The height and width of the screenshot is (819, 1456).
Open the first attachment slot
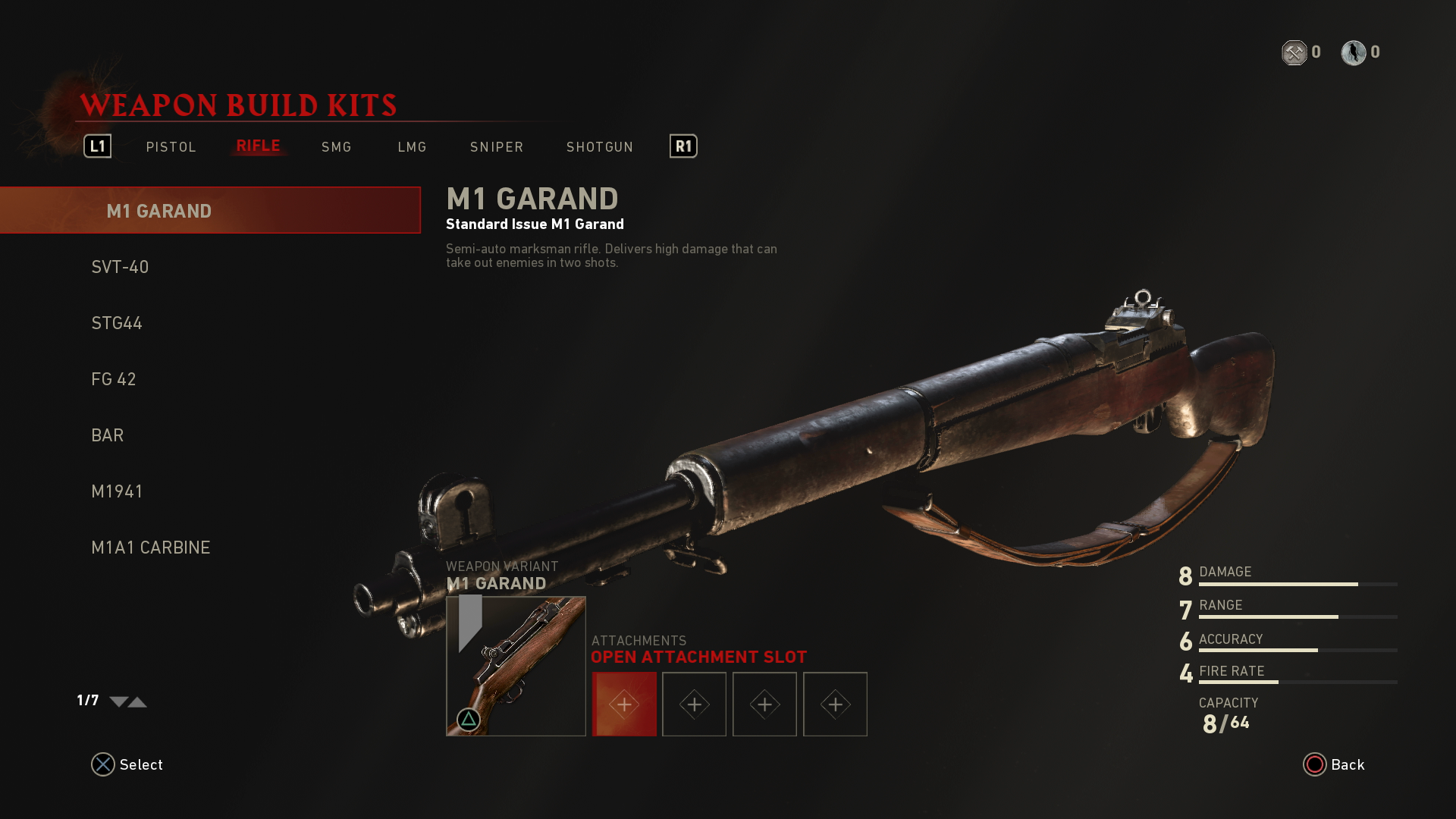[x=624, y=704]
